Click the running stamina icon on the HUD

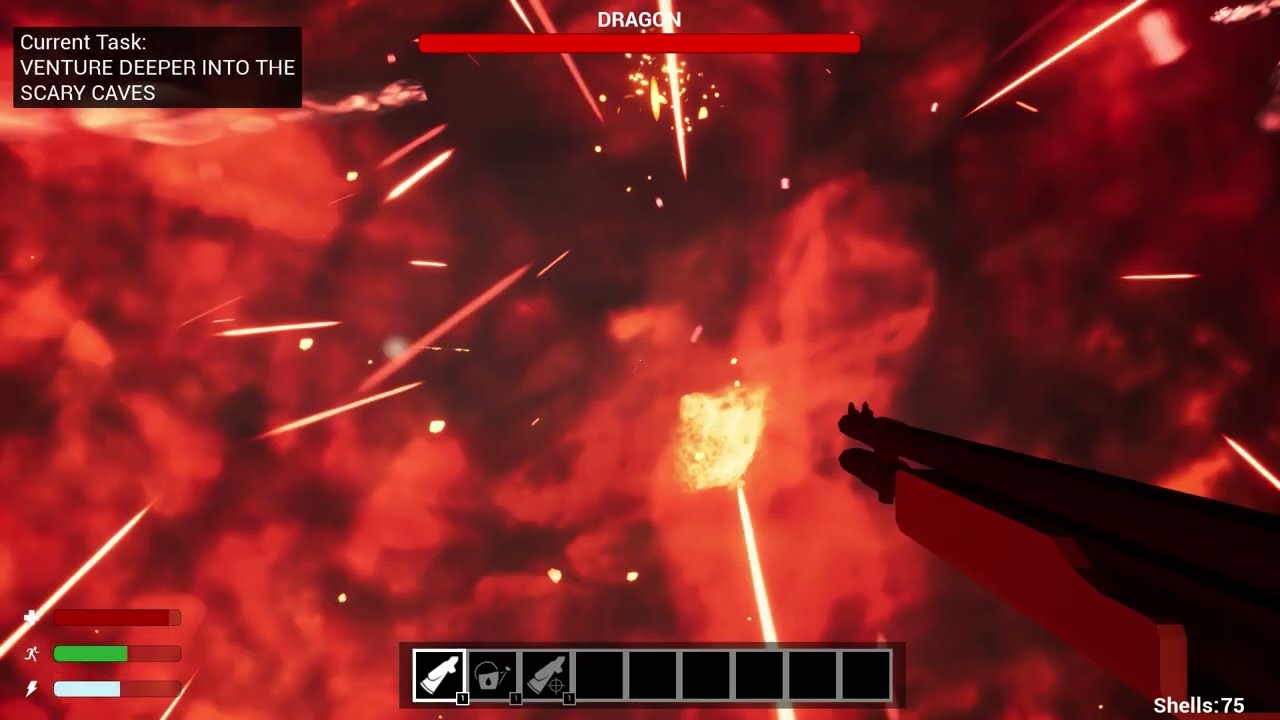(x=32, y=654)
